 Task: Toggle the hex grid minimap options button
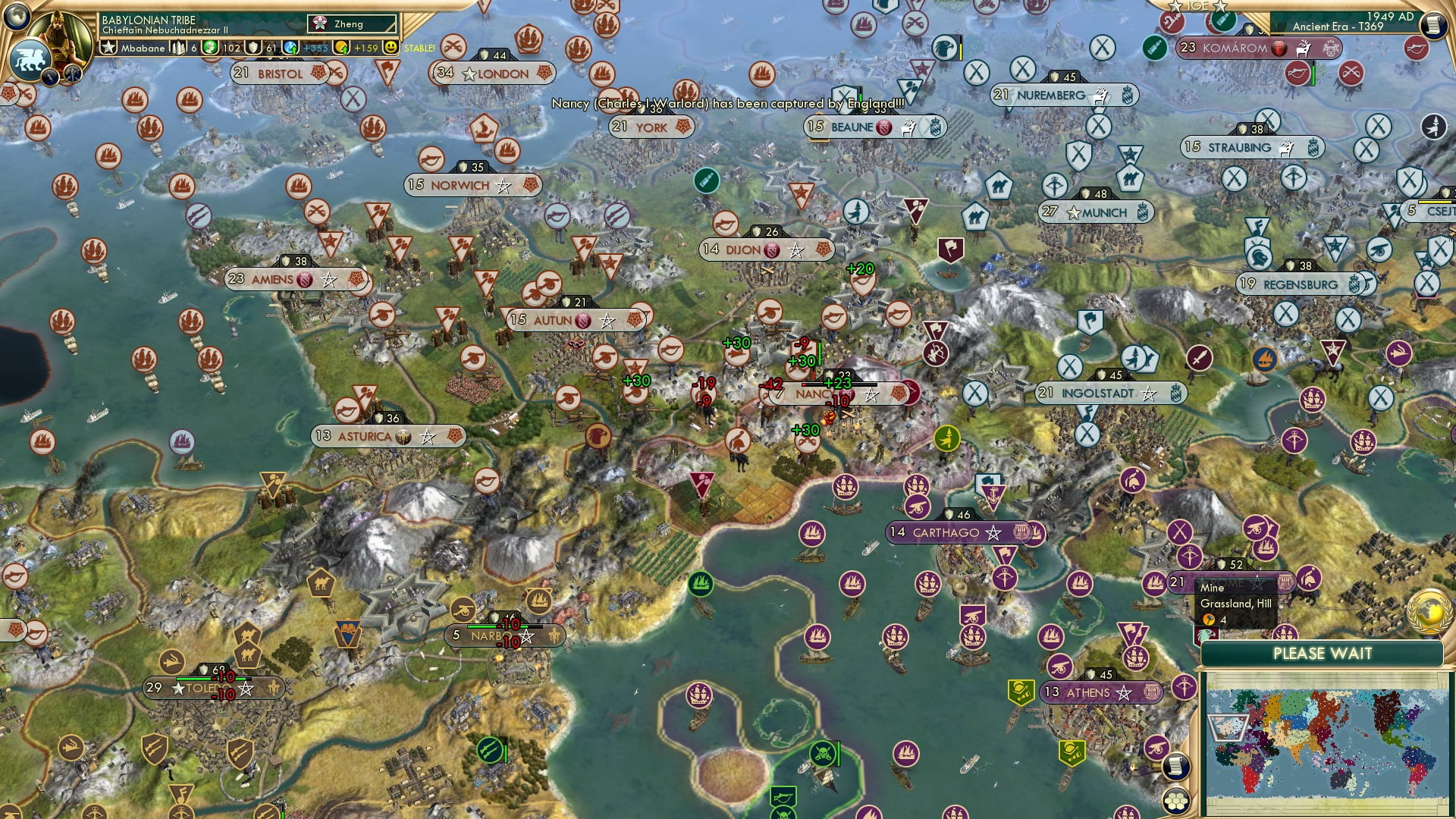(1176, 800)
